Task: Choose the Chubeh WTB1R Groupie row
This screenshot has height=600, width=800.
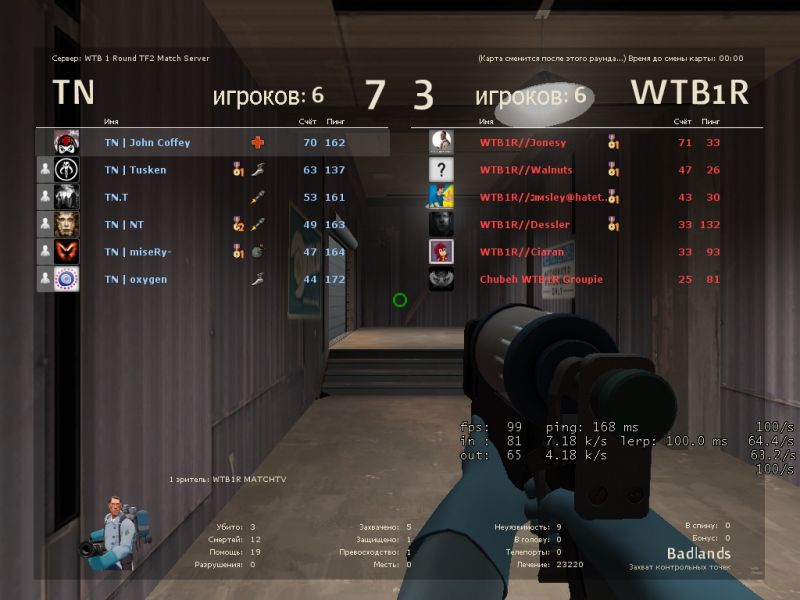Action: point(541,279)
